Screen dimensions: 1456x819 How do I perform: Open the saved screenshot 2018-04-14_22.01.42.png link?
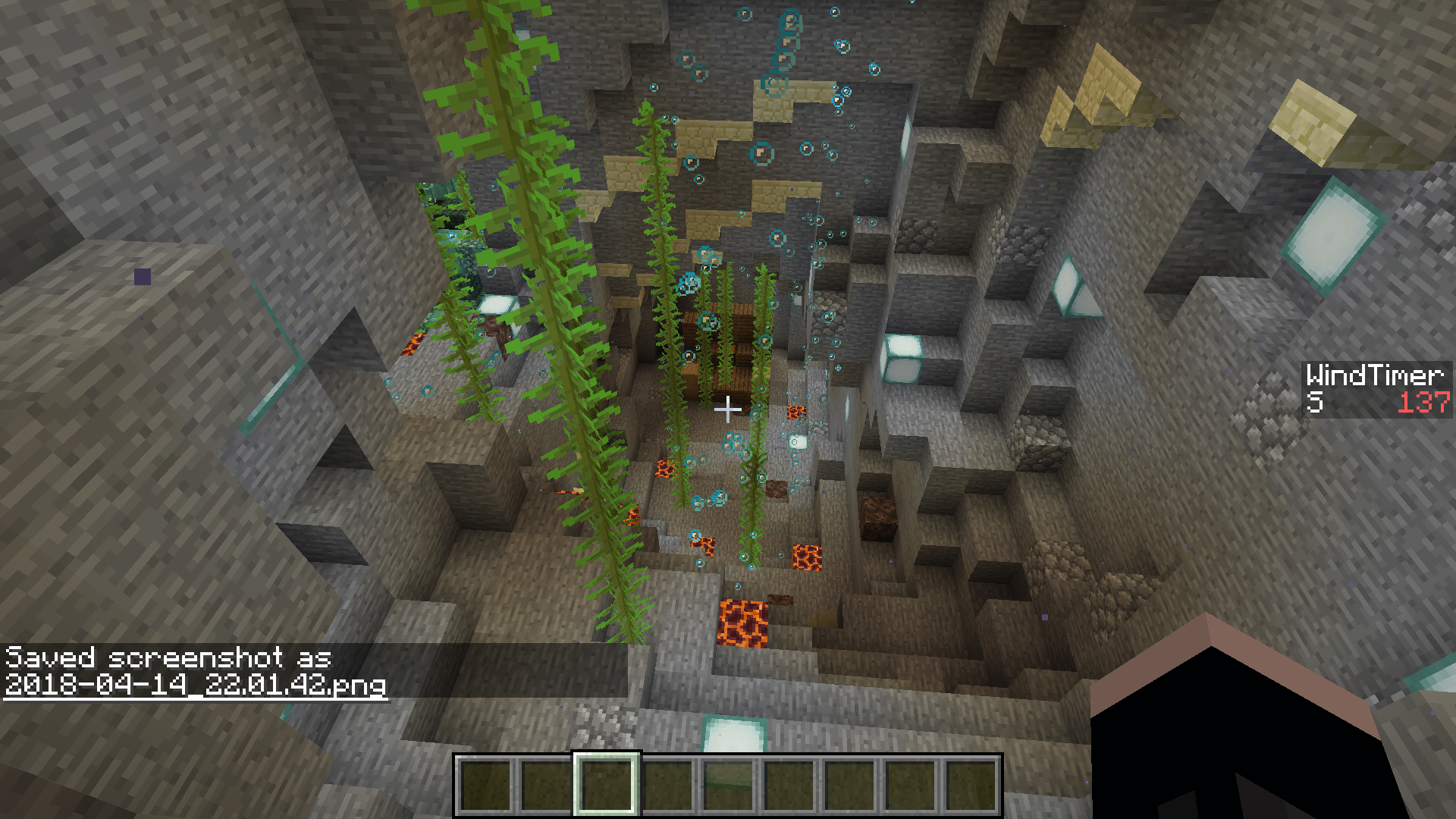196,685
